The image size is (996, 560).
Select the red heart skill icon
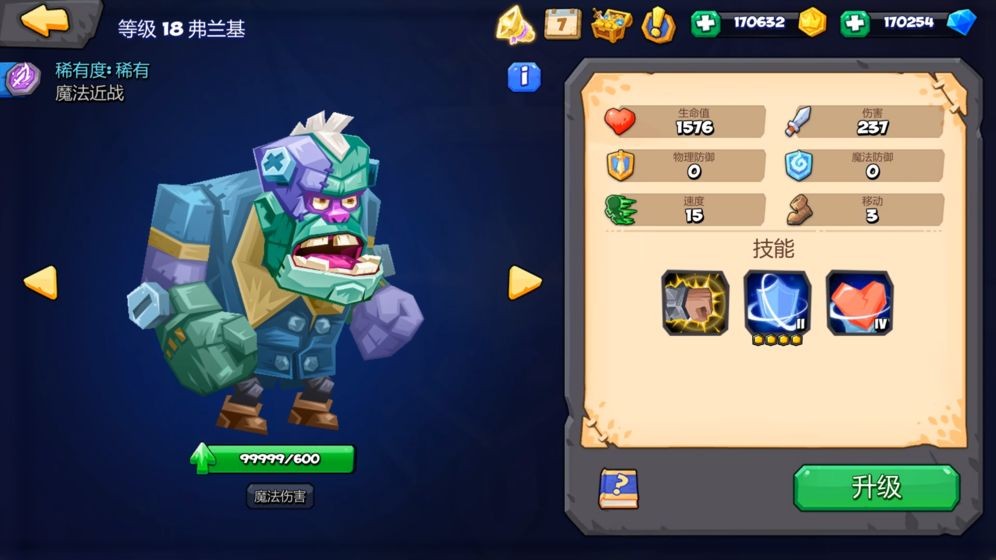(x=859, y=302)
